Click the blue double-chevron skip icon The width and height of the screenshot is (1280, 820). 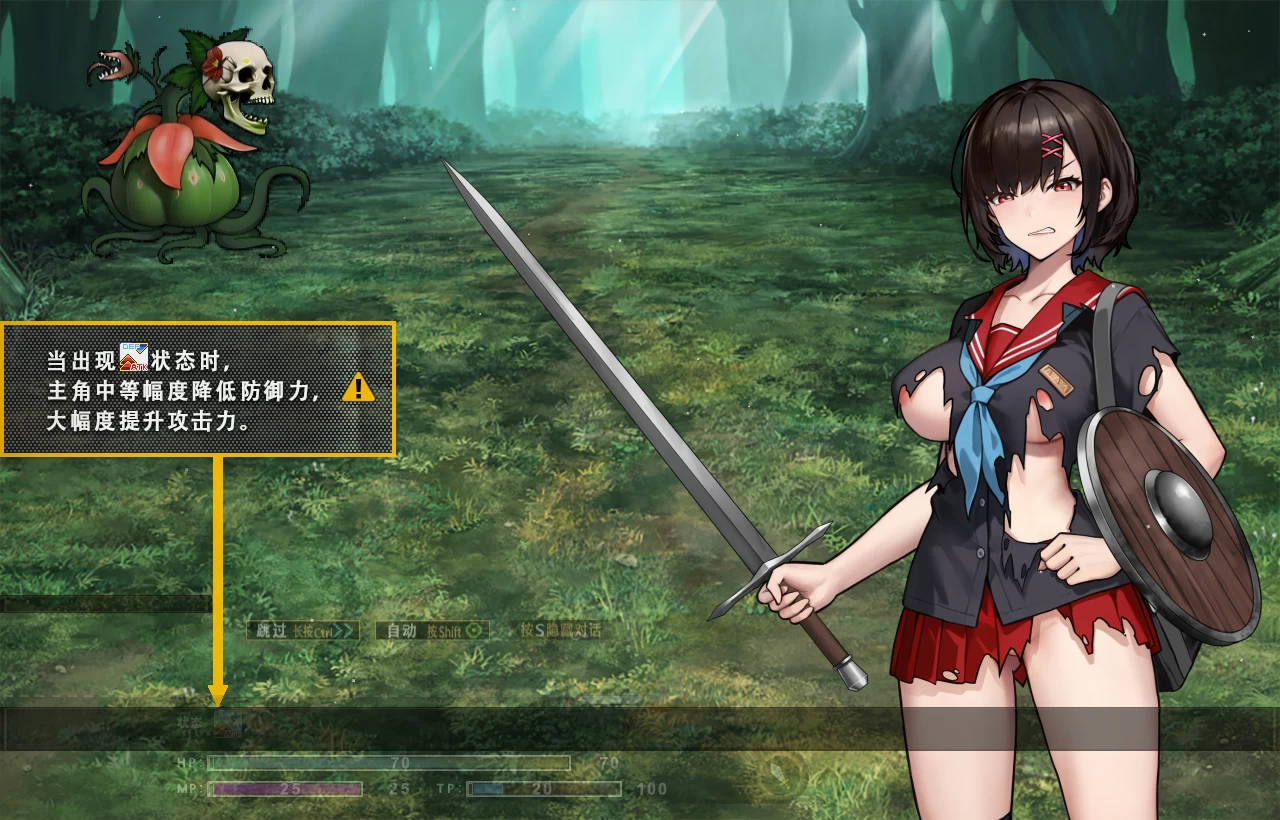pyautogui.click(x=340, y=632)
